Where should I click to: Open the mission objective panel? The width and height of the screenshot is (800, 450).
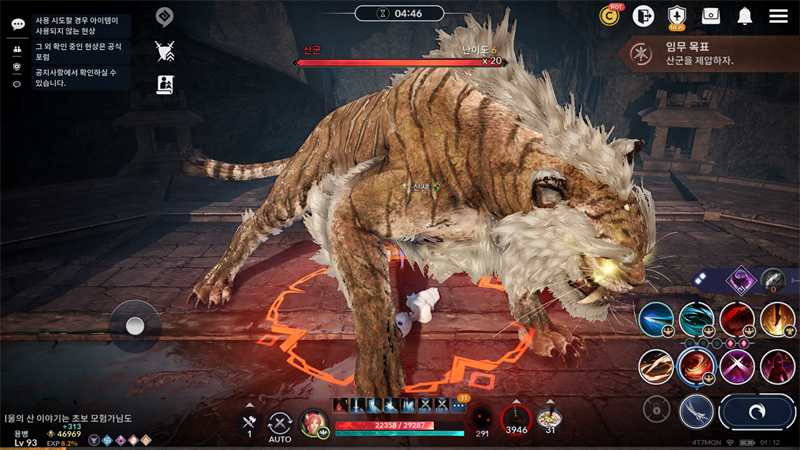coord(706,54)
